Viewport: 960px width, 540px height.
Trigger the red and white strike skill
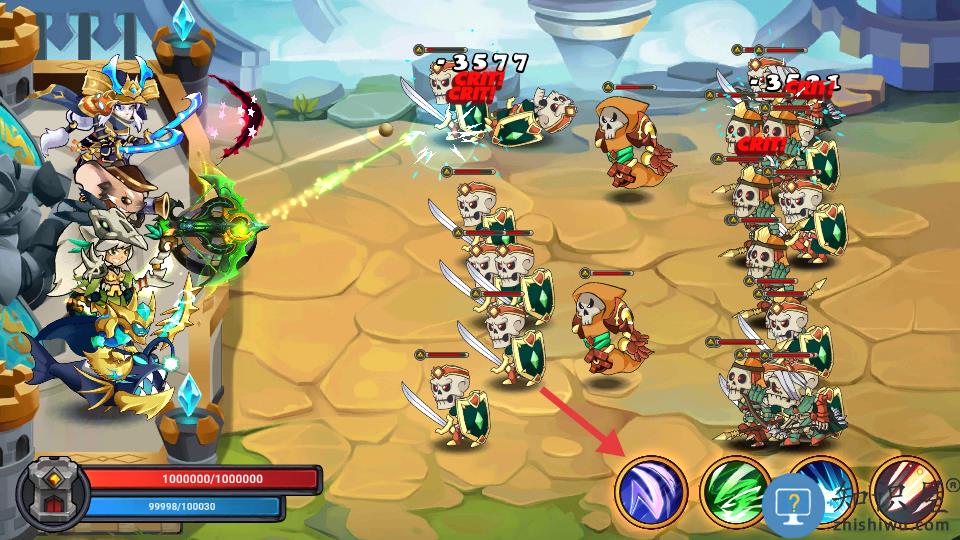click(x=903, y=490)
